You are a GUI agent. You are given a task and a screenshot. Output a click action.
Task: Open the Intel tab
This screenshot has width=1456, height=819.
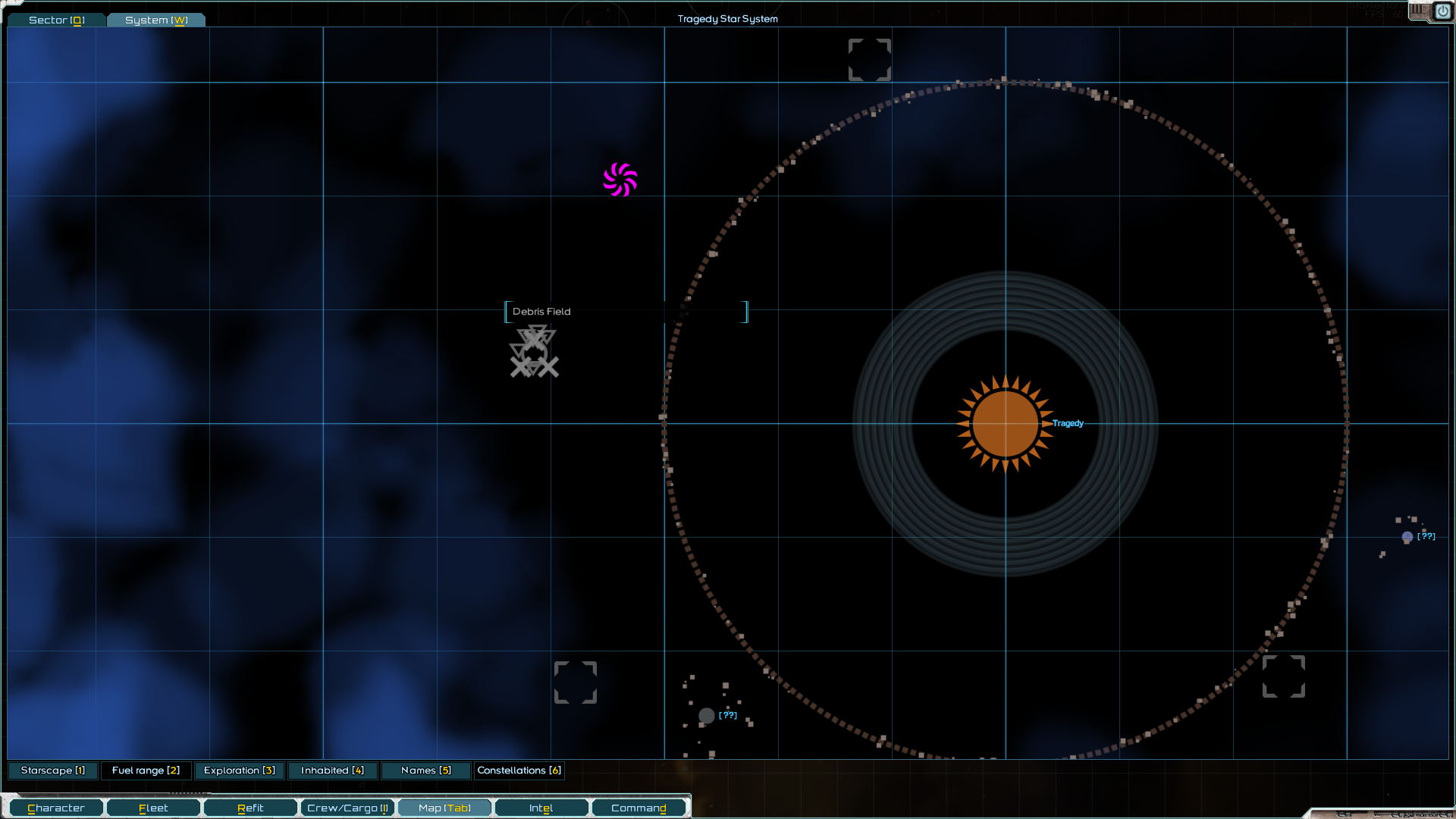tap(541, 807)
